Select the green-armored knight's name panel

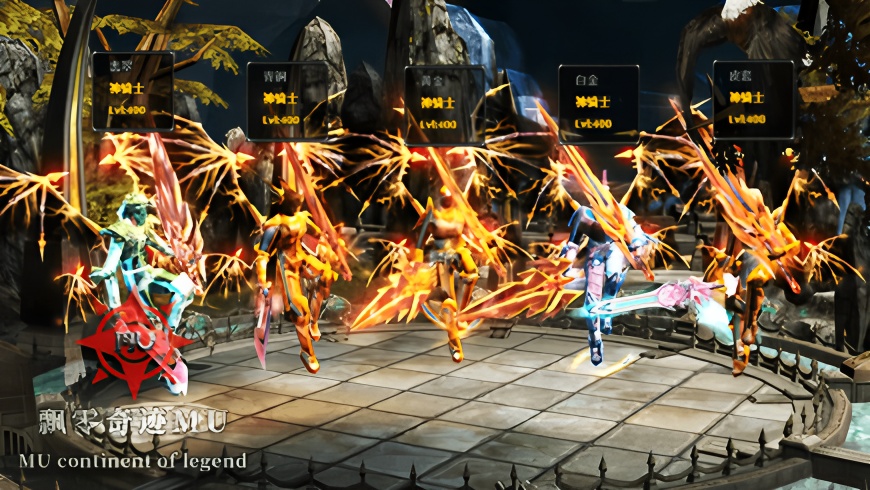coord(133,91)
